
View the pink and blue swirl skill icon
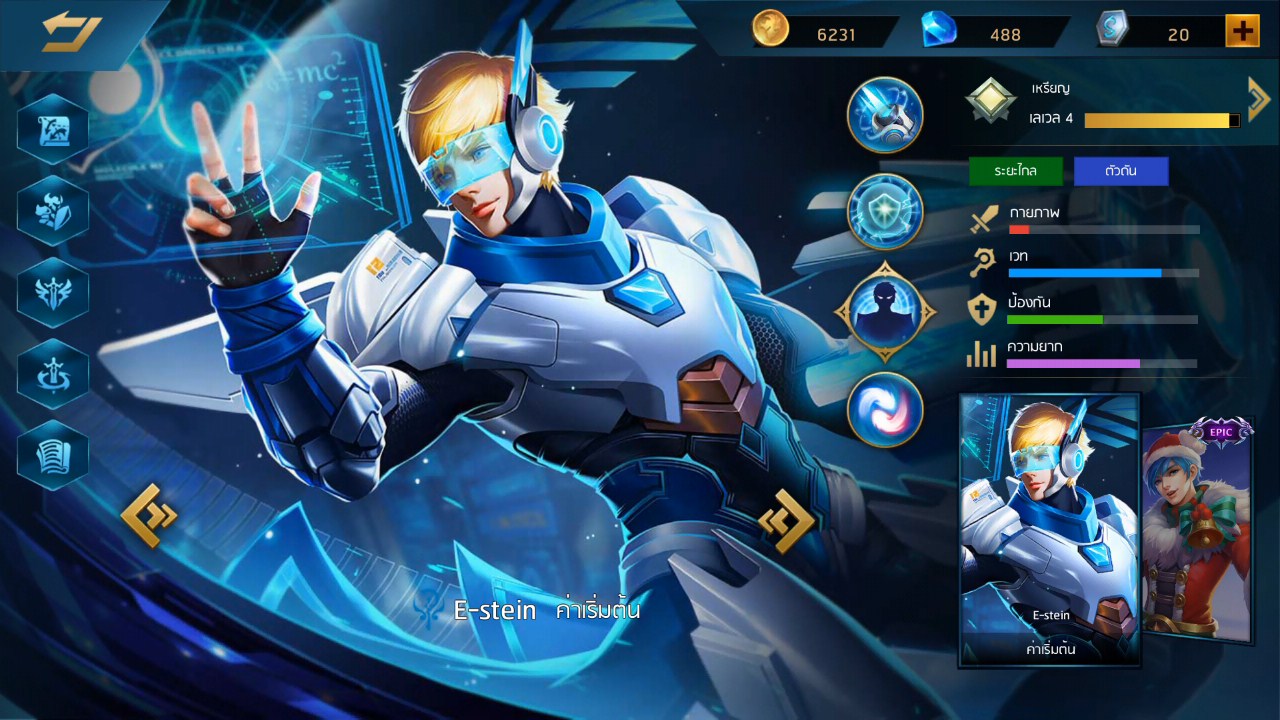pos(885,409)
